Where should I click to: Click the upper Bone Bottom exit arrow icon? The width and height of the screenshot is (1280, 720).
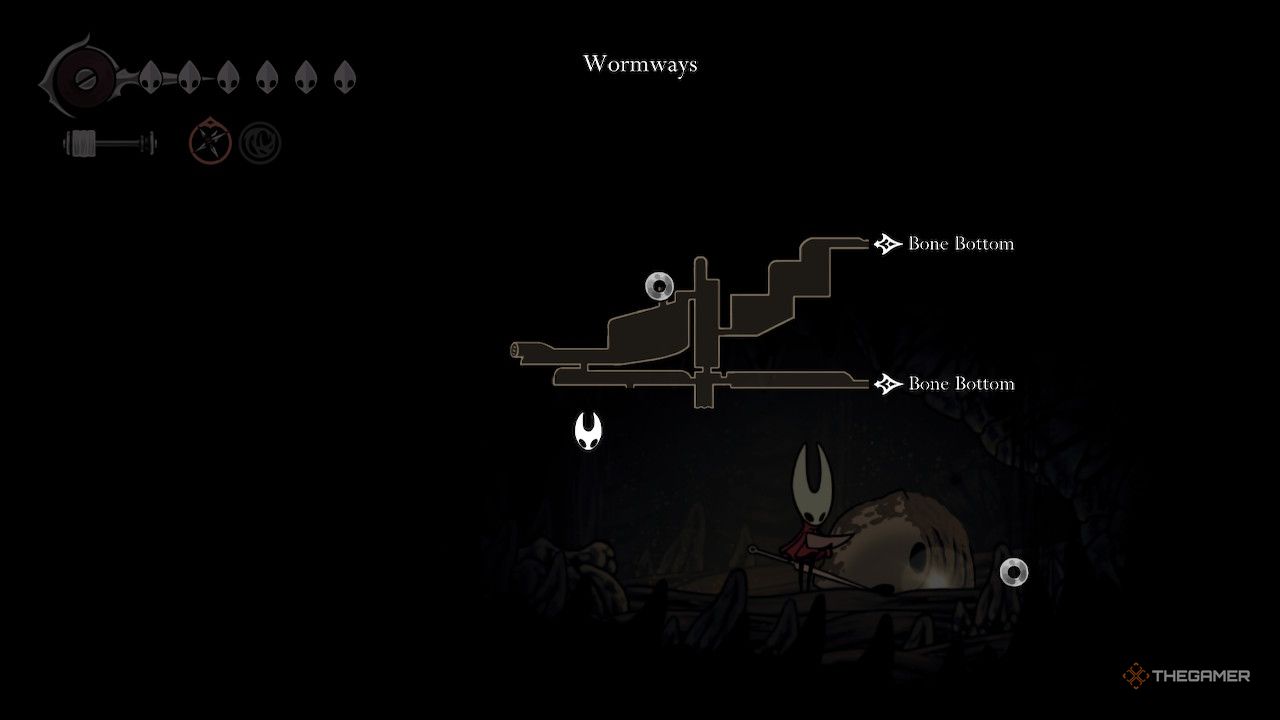[886, 242]
